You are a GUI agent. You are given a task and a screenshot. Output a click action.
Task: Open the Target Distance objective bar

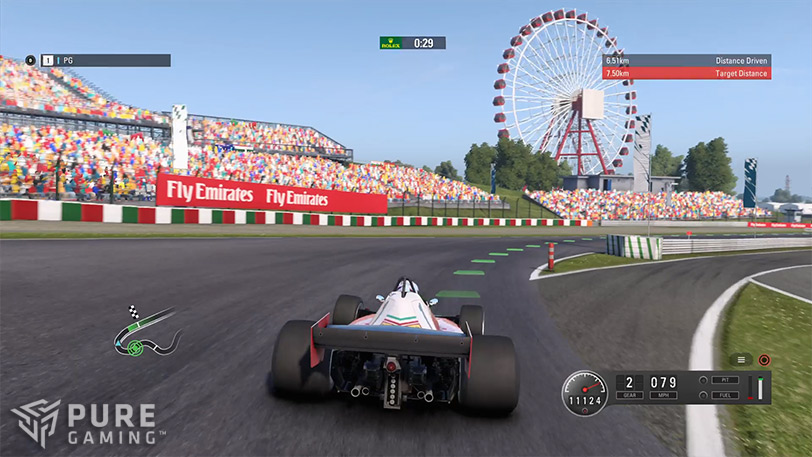686,73
